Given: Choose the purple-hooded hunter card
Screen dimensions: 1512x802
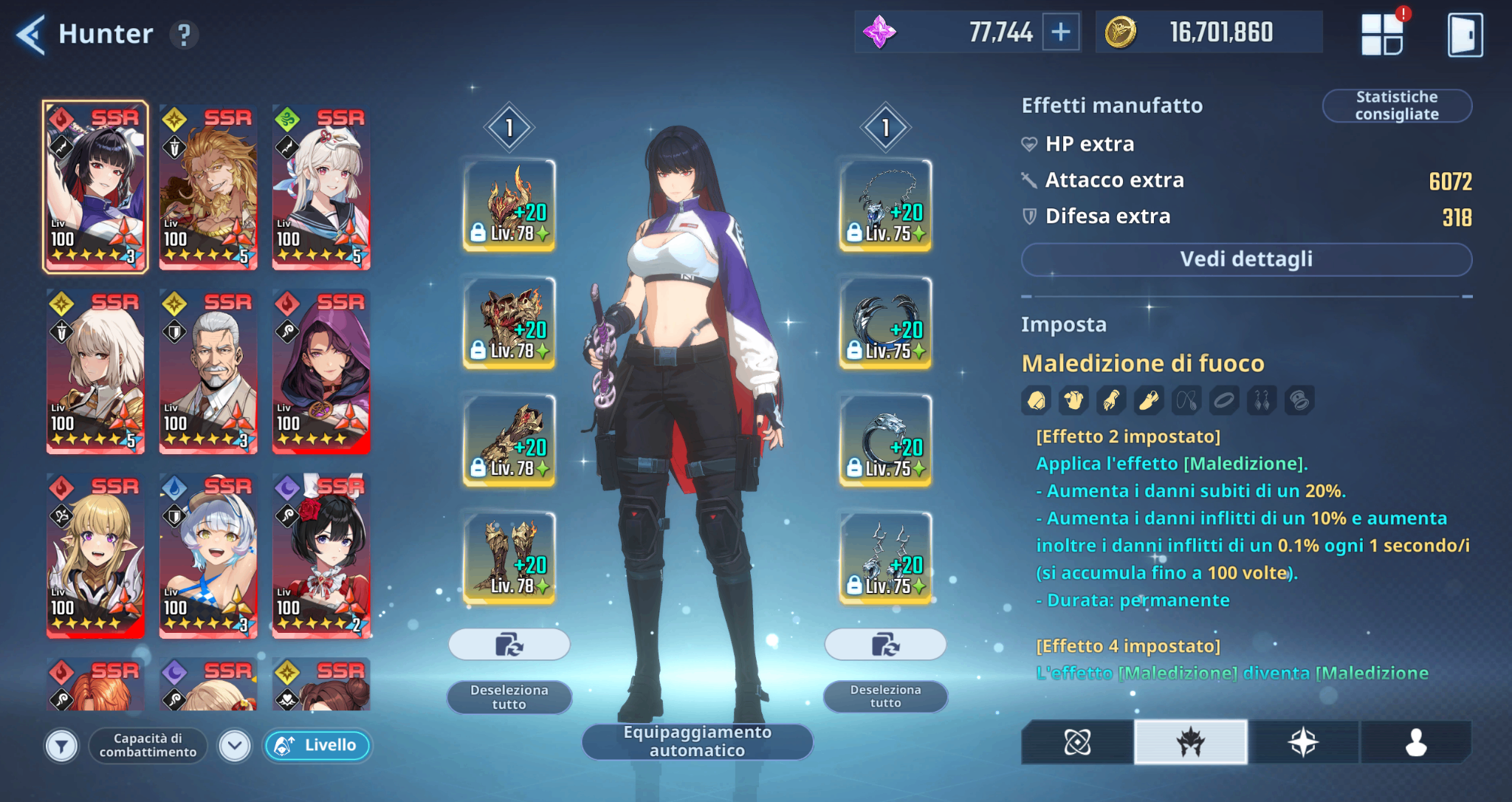Looking at the screenshot, I should pyautogui.click(x=321, y=371).
